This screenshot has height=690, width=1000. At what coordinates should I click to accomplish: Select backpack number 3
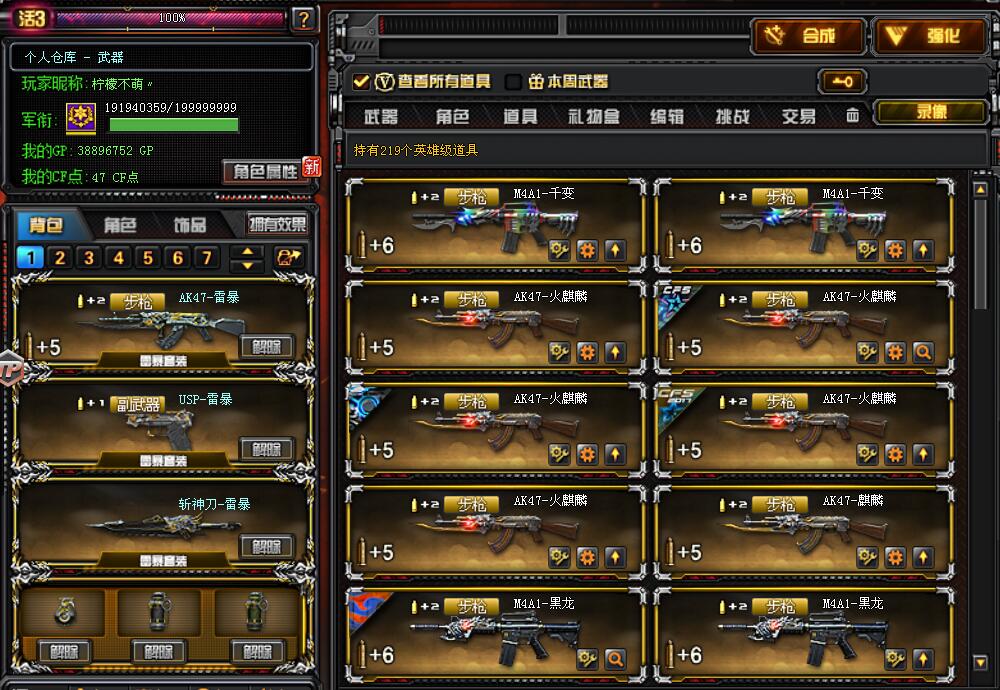coord(89,259)
